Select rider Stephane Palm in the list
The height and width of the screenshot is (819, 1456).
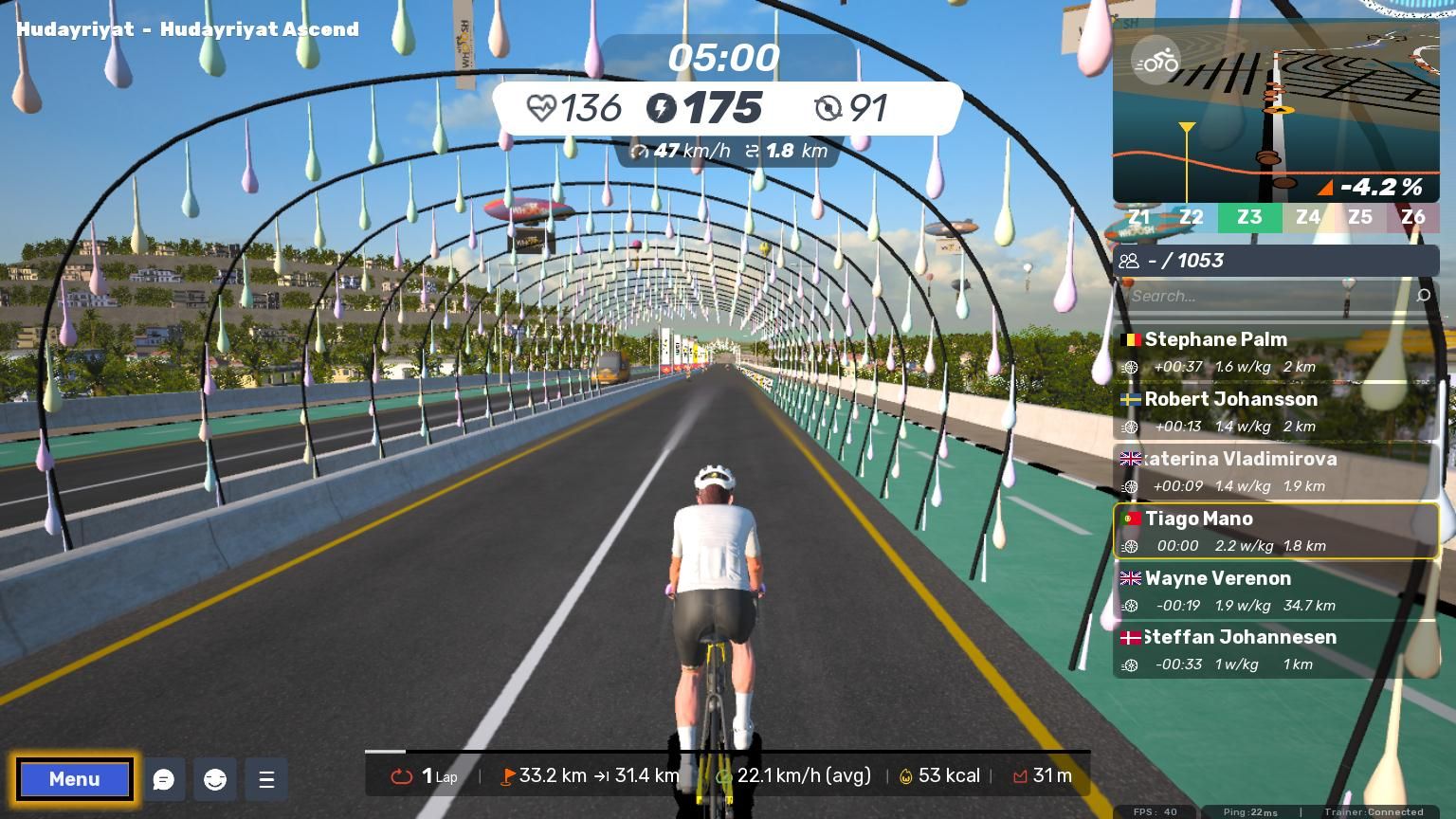coord(1275,352)
